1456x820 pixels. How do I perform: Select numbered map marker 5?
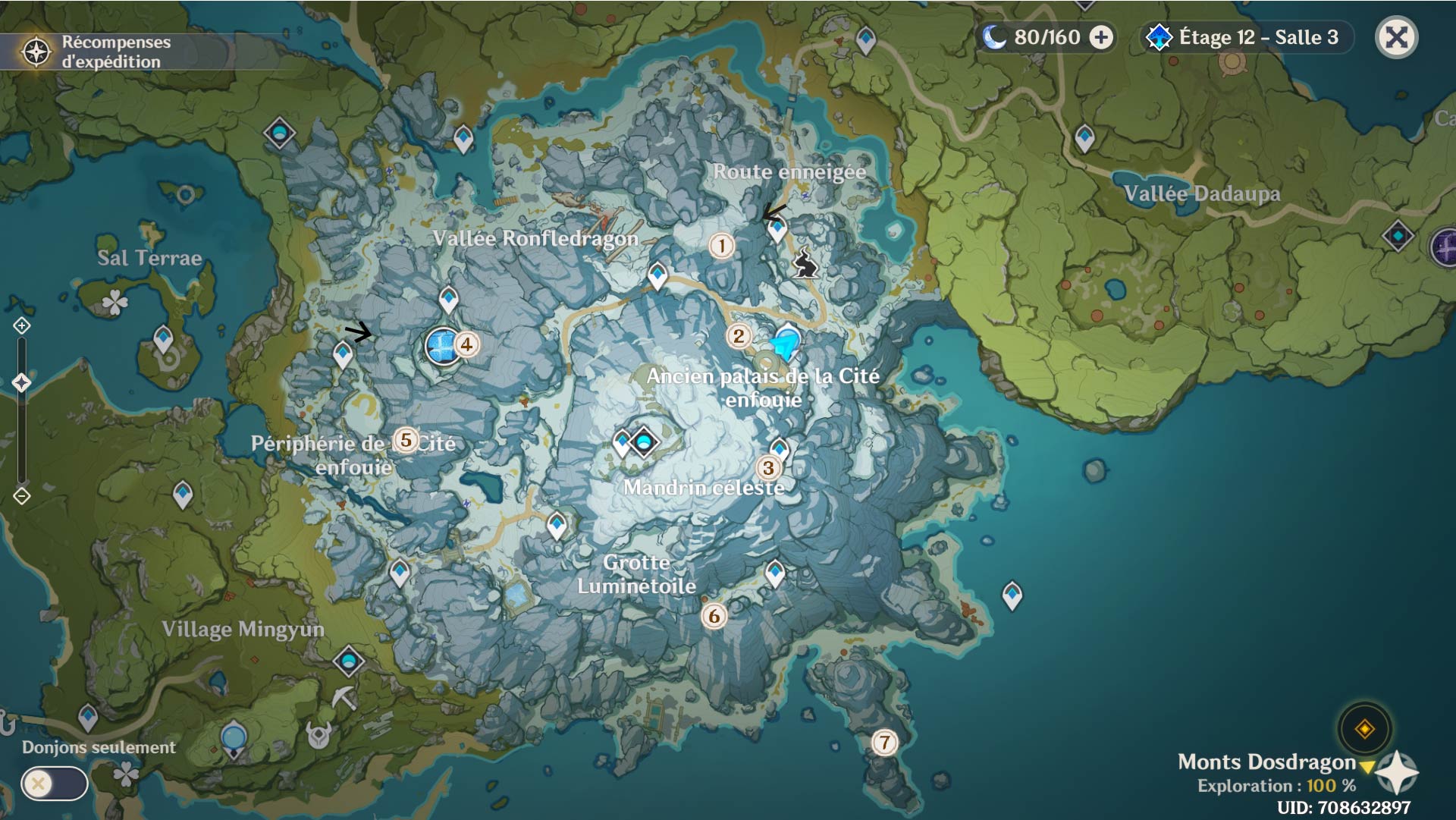(x=406, y=440)
